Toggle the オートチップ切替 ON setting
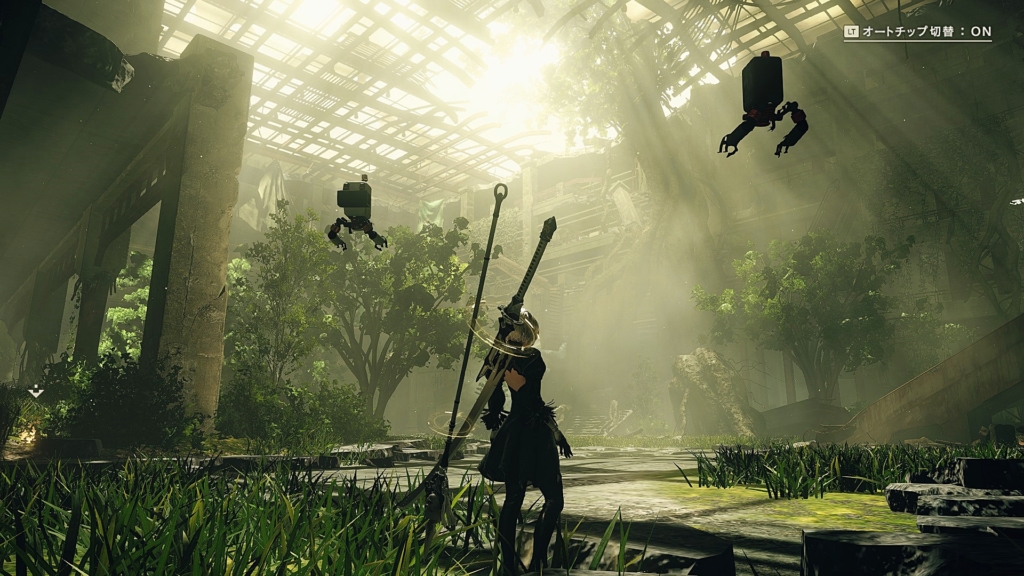 917,32
